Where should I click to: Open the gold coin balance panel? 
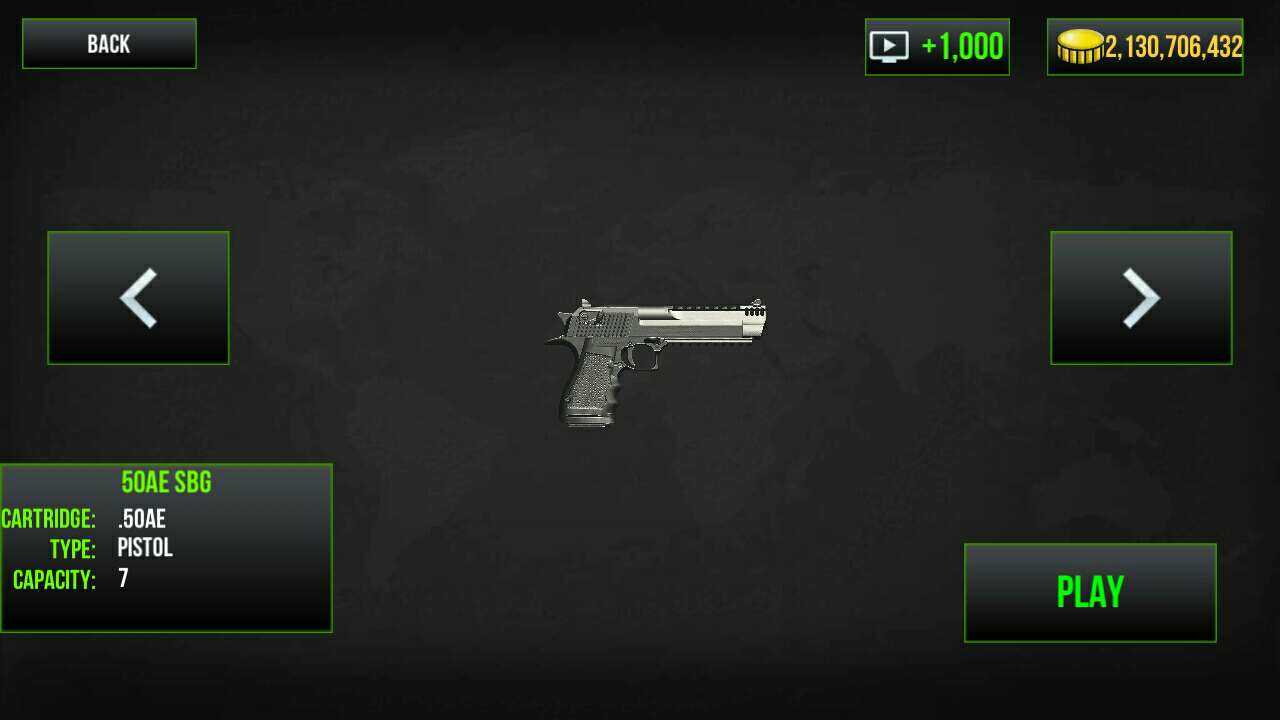(1145, 47)
